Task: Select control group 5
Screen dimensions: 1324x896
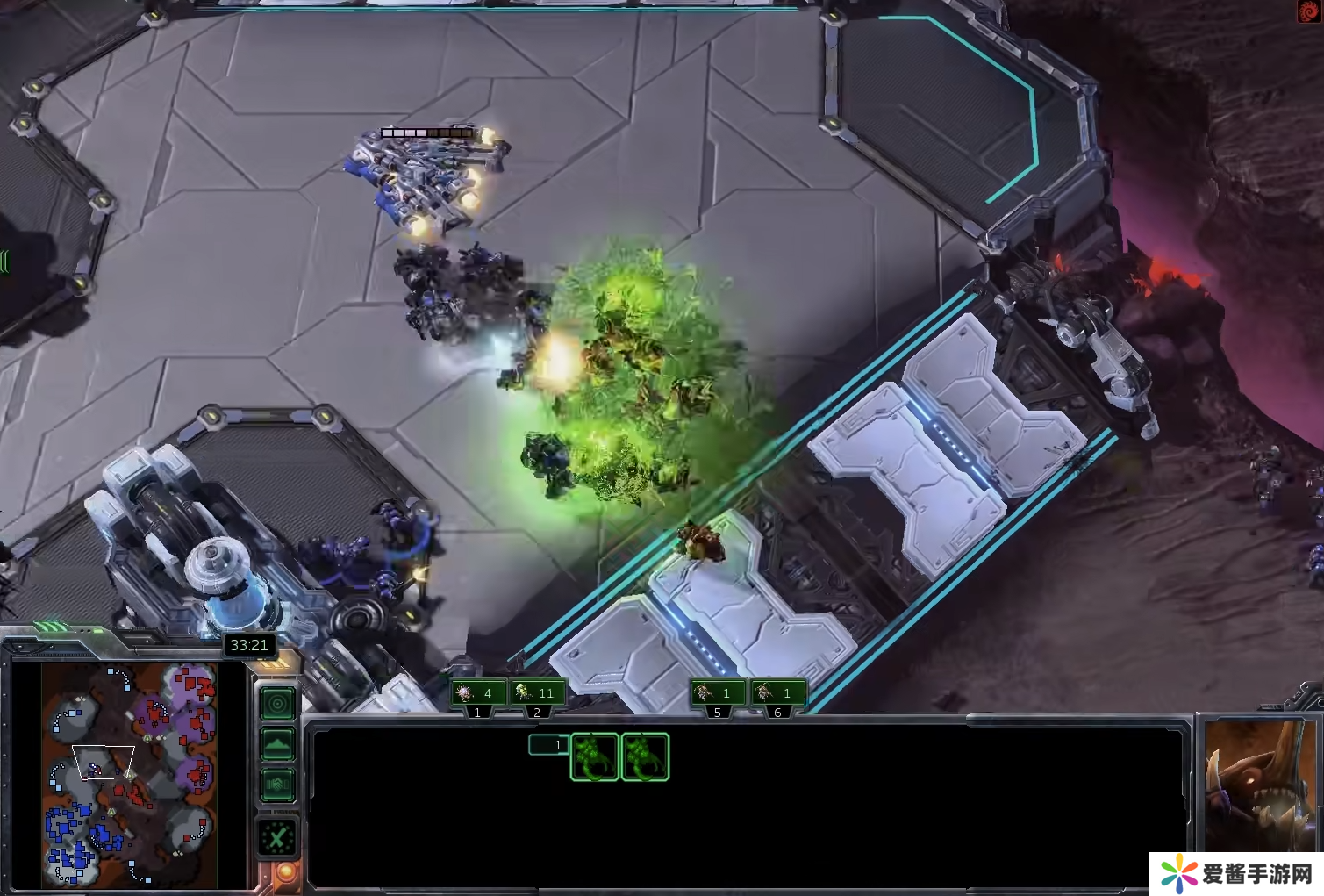Action: click(x=717, y=693)
